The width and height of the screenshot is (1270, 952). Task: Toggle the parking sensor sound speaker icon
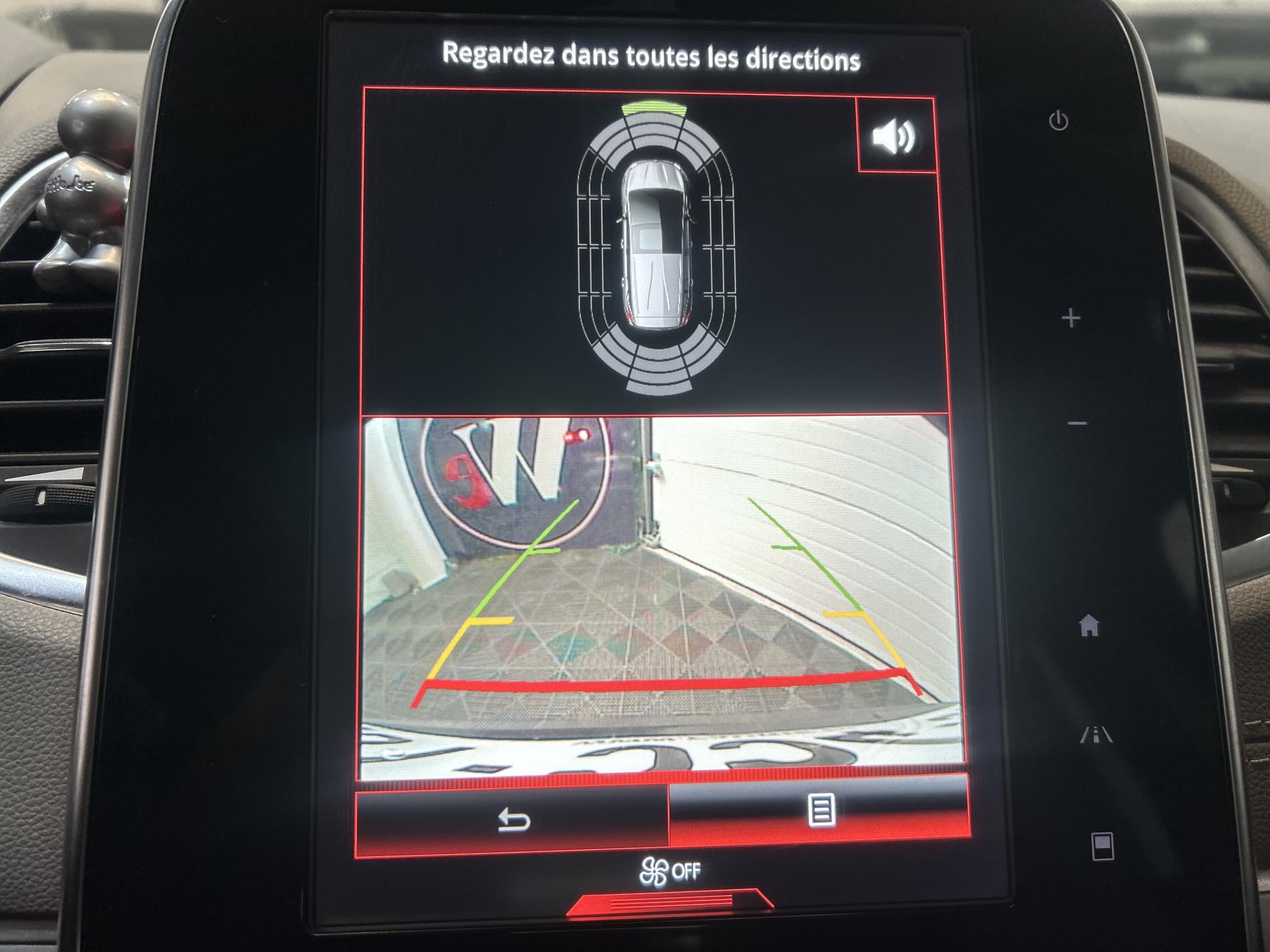click(x=895, y=137)
